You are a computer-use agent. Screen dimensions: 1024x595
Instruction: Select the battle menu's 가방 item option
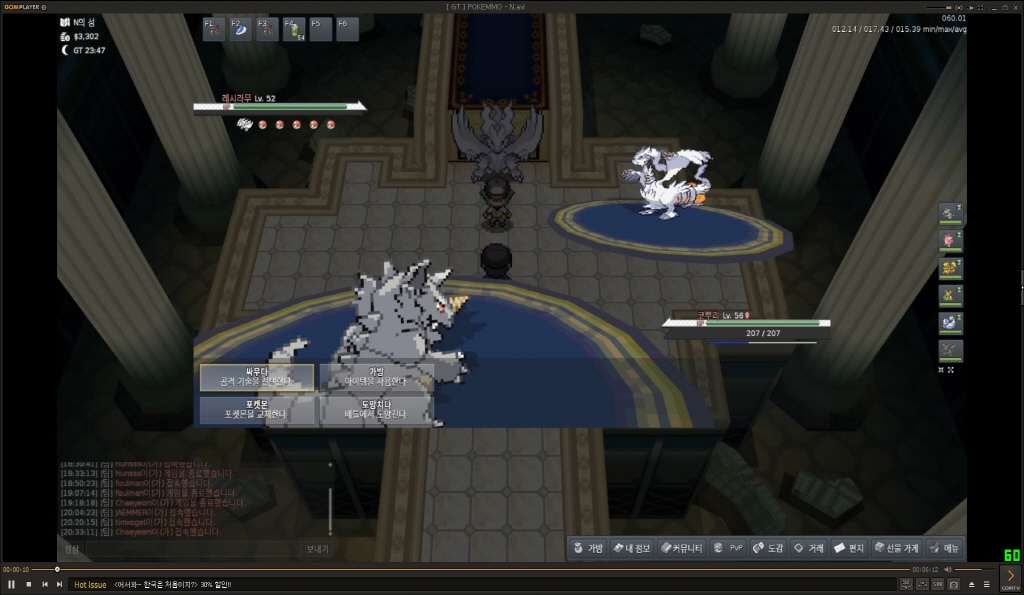tap(376, 377)
